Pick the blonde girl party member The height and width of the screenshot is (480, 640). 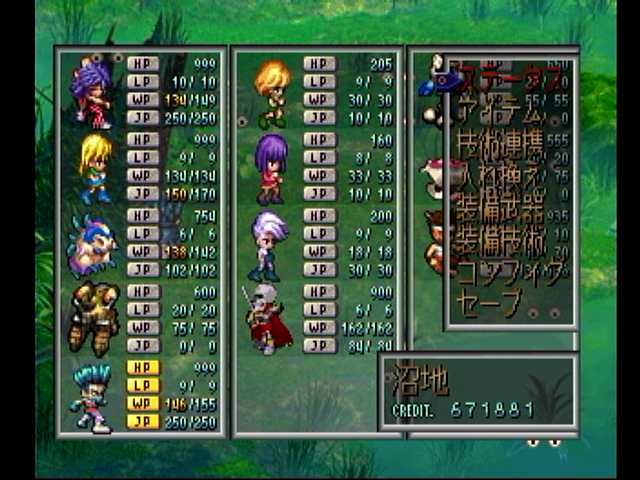pyautogui.click(x=94, y=166)
